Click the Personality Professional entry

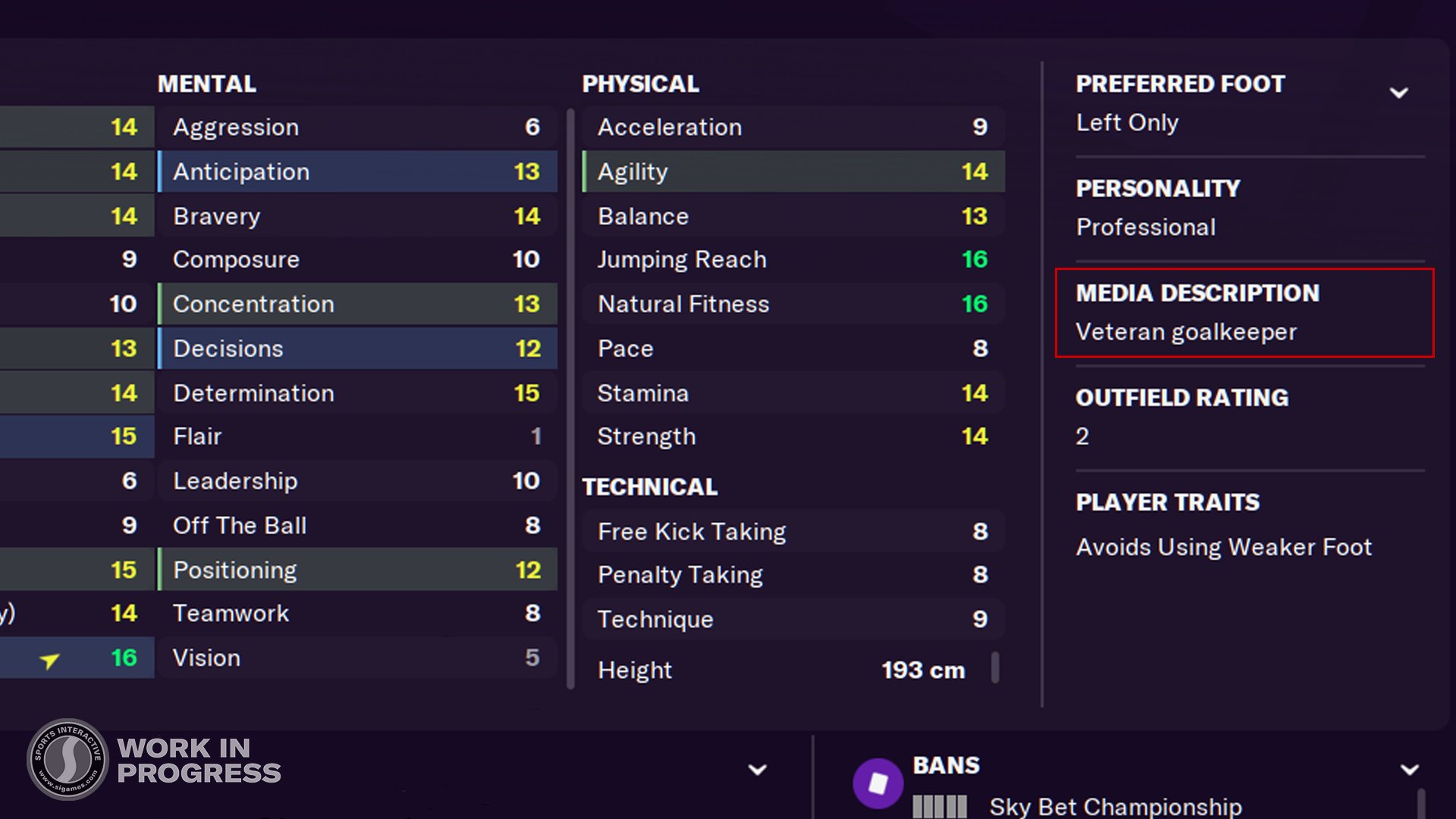pos(1145,227)
